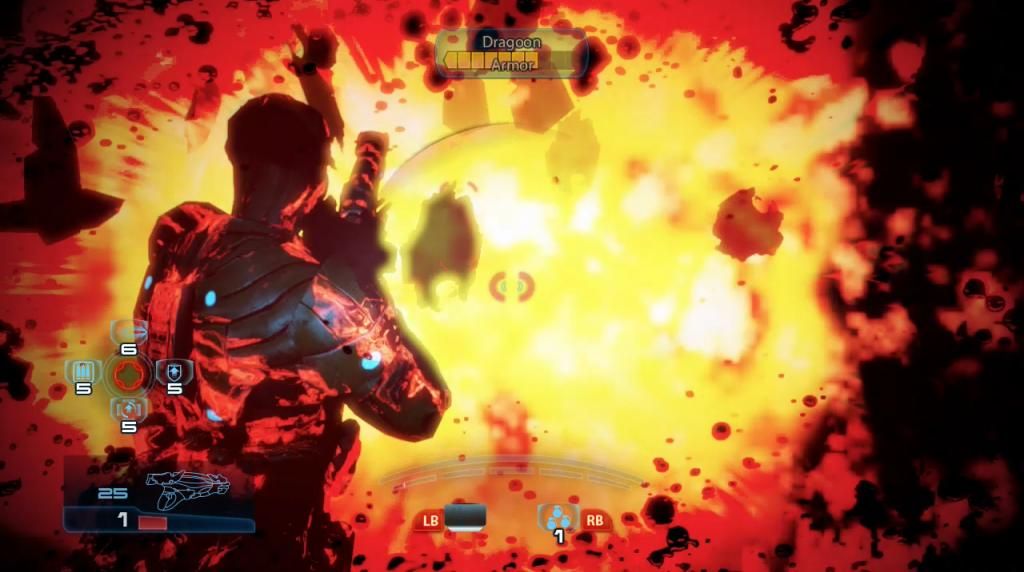Screen dimensions: 1024x572
Task: Click the pistol weapon outline icon
Action: (x=188, y=487)
